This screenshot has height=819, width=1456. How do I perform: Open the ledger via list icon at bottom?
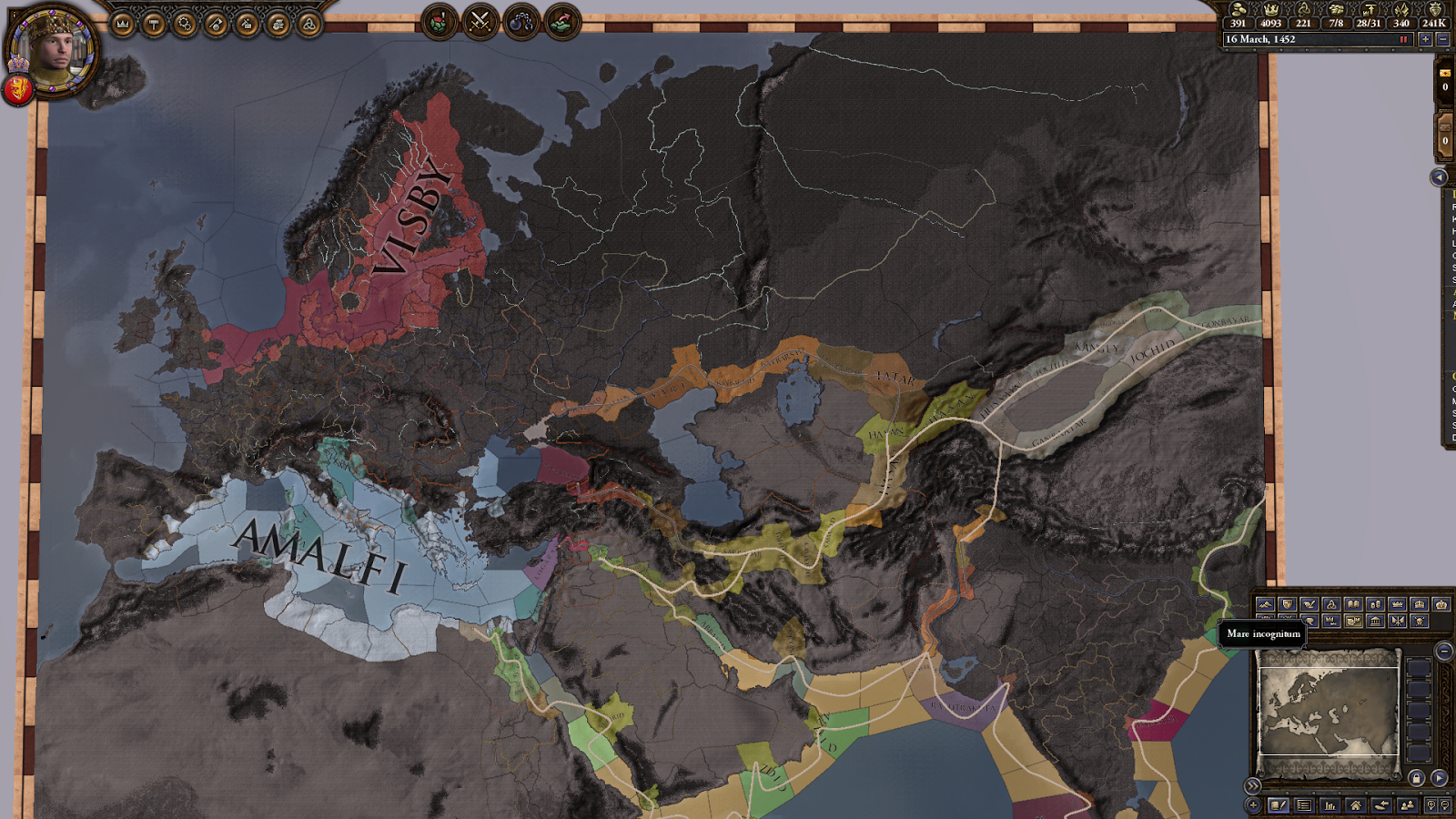tap(1305, 805)
